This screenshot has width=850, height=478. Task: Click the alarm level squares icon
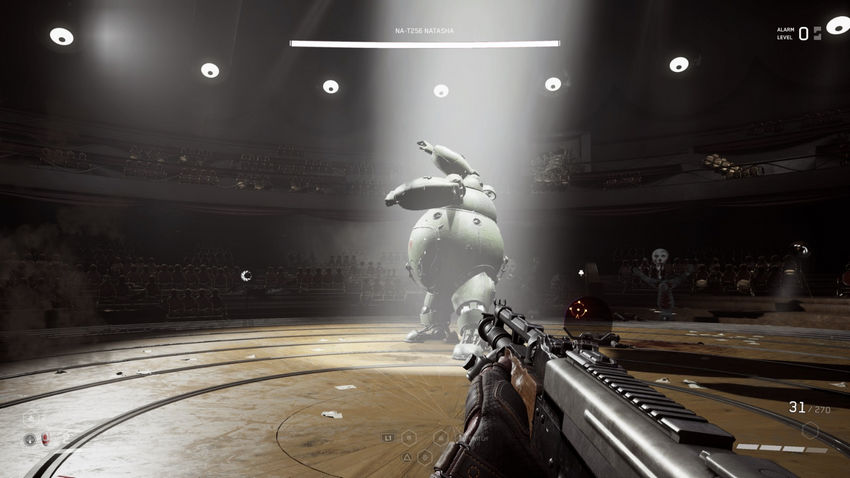816,33
